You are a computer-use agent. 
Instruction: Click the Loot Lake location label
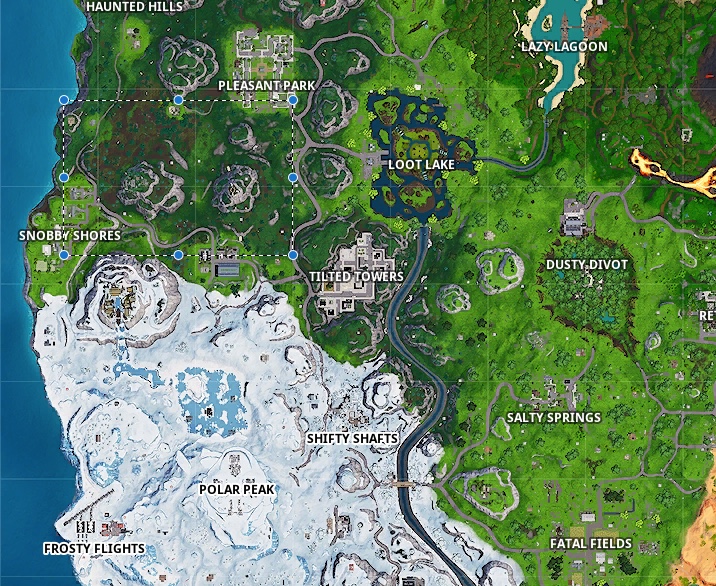tap(421, 164)
